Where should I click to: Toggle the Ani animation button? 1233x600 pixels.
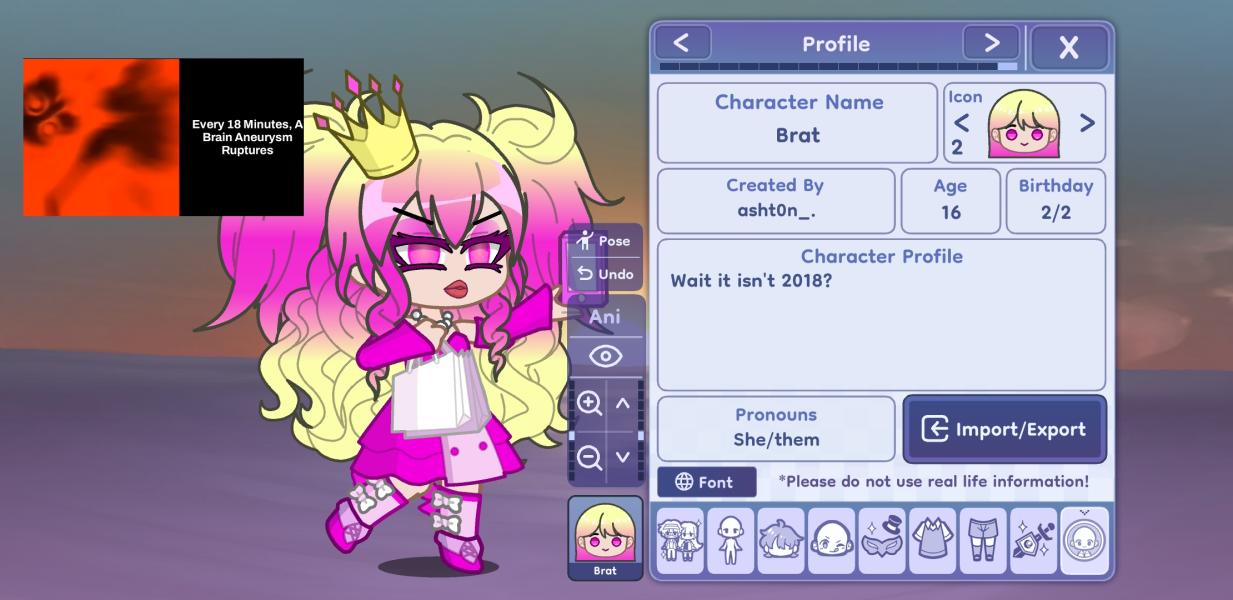tap(605, 317)
